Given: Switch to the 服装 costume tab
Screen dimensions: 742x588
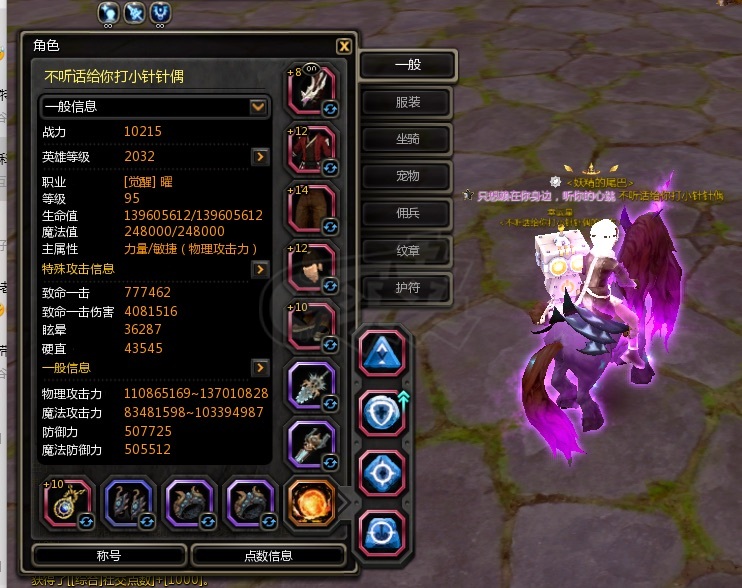Looking at the screenshot, I should coord(407,102).
